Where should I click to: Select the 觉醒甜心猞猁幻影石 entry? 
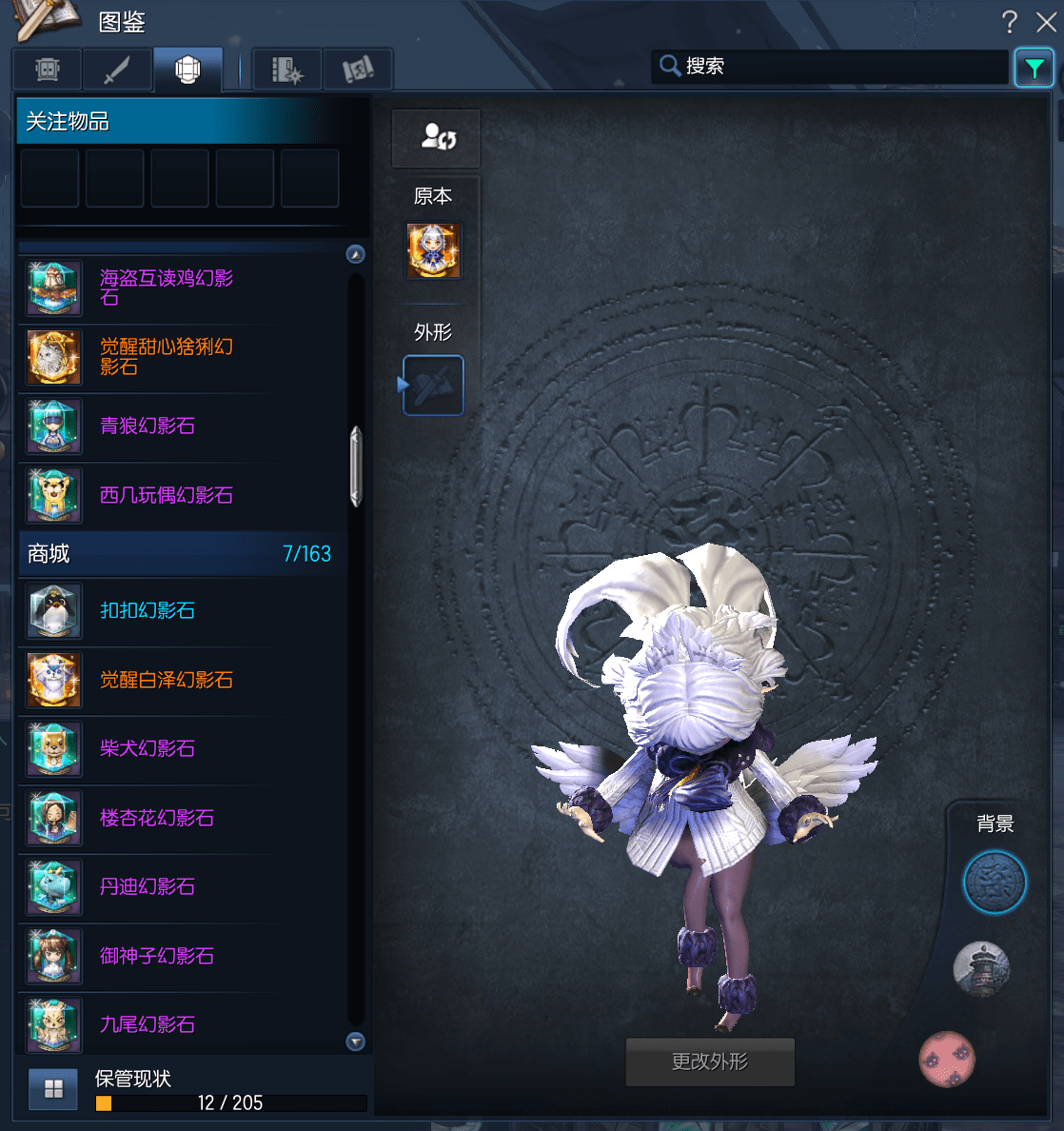tap(167, 356)
